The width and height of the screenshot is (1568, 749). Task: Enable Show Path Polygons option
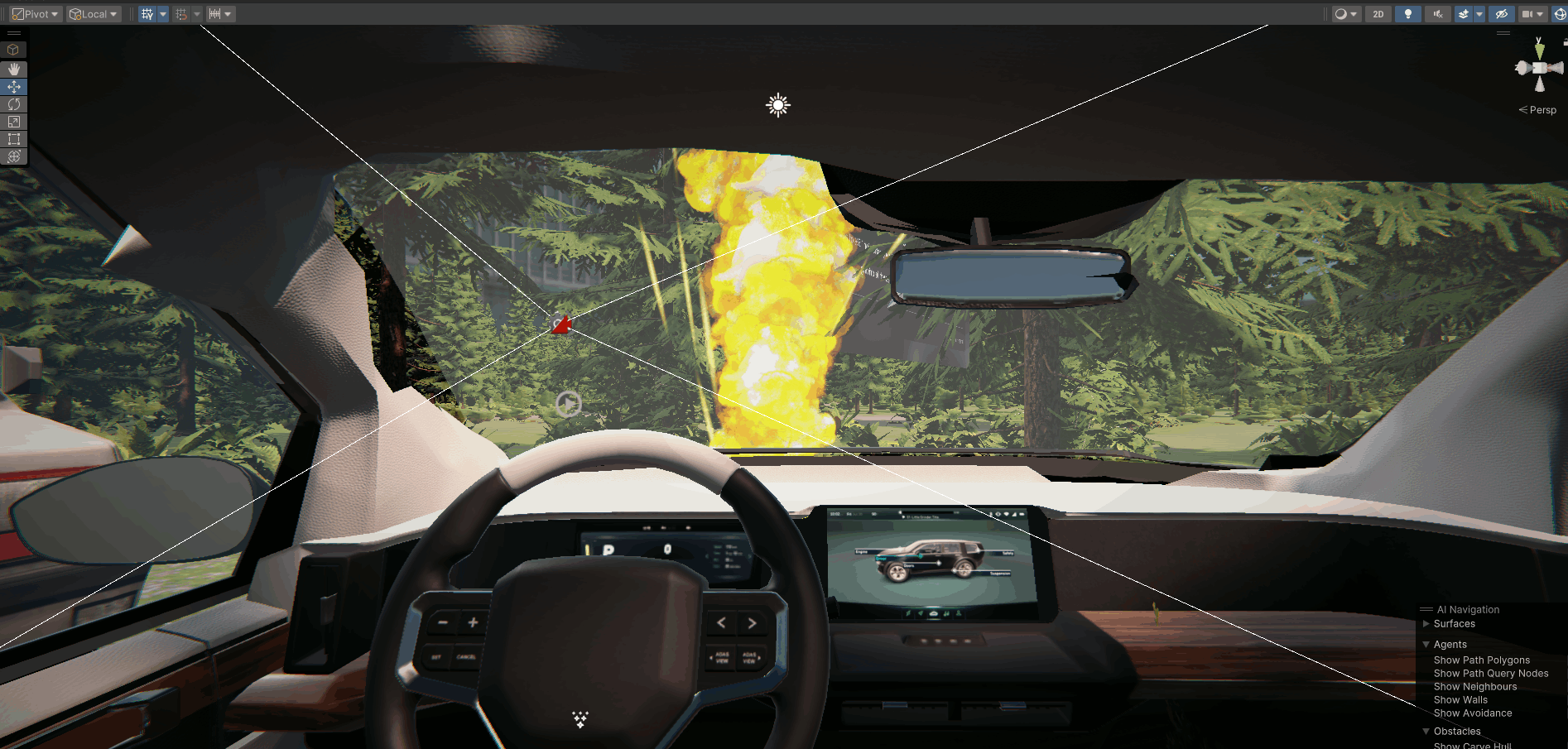(x=1481, y=660)
